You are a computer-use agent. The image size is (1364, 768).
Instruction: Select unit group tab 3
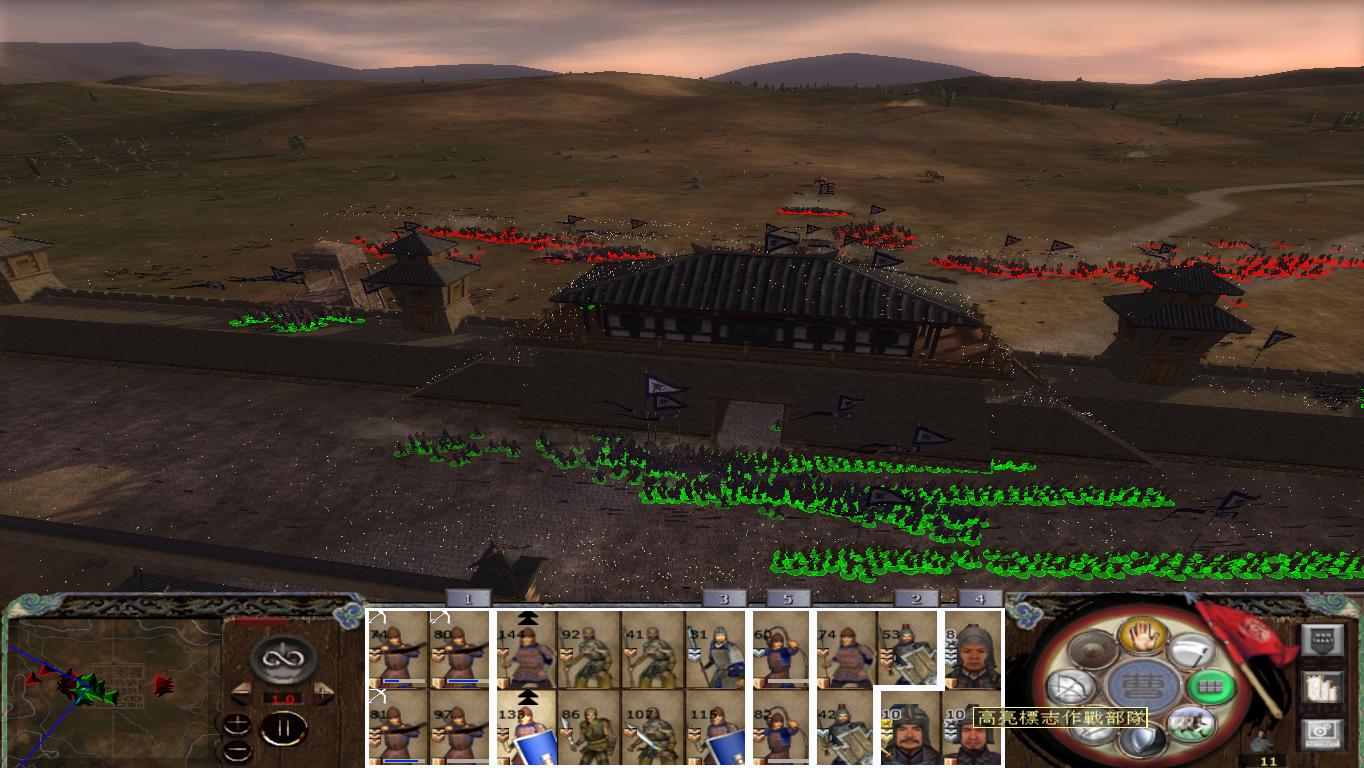[722, 600]
